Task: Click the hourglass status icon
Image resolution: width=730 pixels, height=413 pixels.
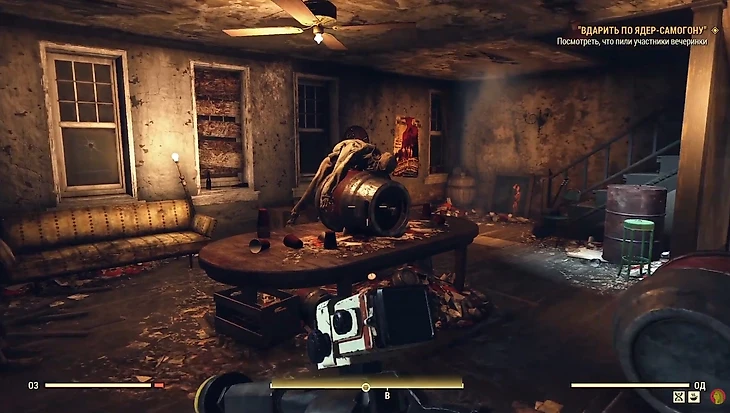Action: [x=678, y=398]
